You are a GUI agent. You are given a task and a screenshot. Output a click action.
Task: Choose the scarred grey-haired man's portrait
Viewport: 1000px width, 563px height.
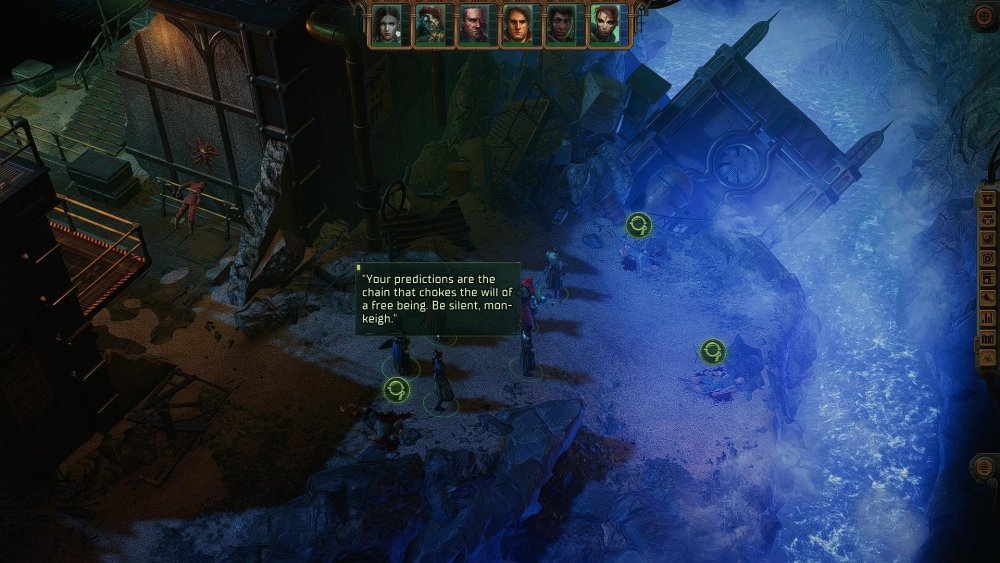[473, 25]
